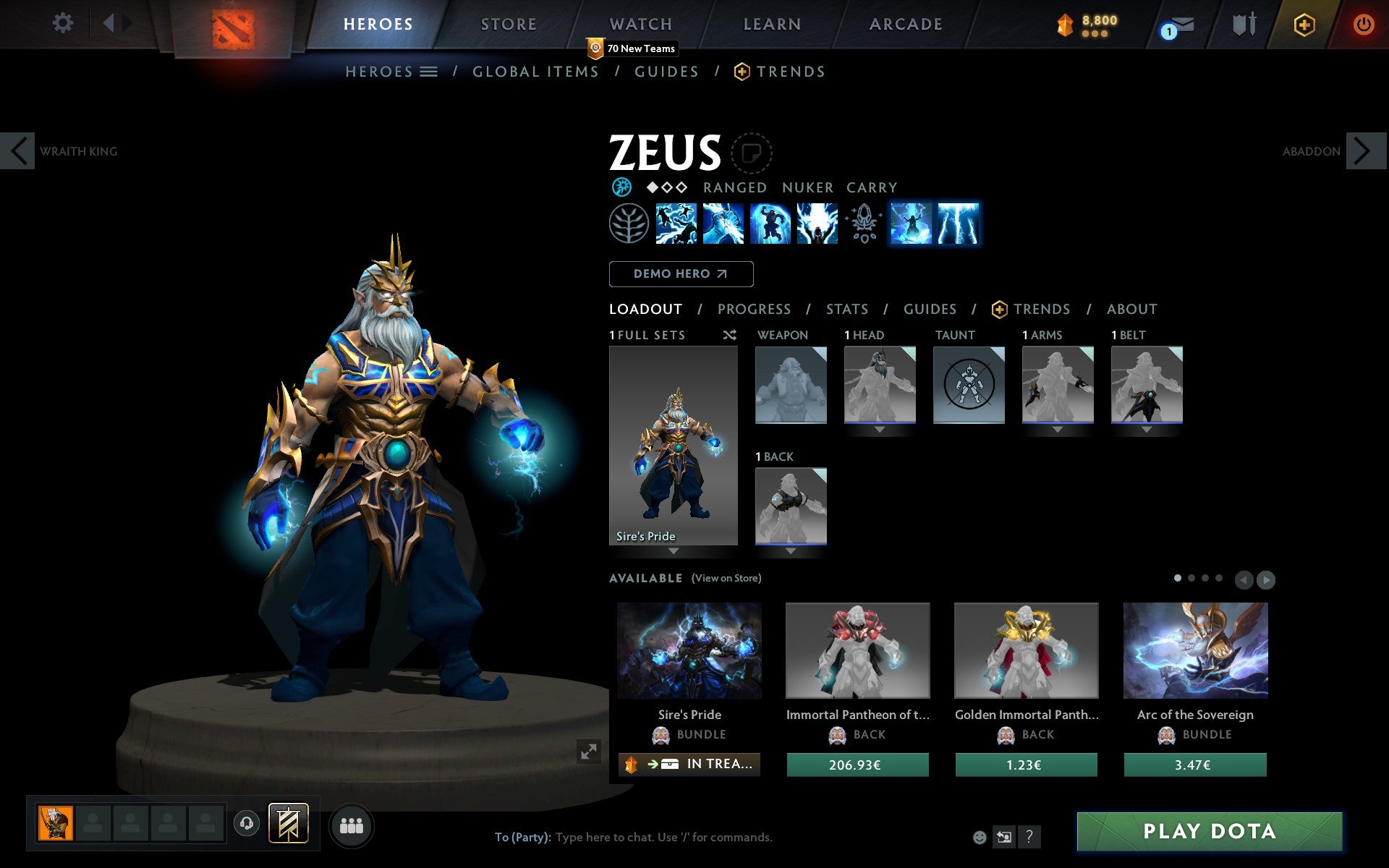
Task: Click the voice chat headset icon
Action: tap(246, 822)
